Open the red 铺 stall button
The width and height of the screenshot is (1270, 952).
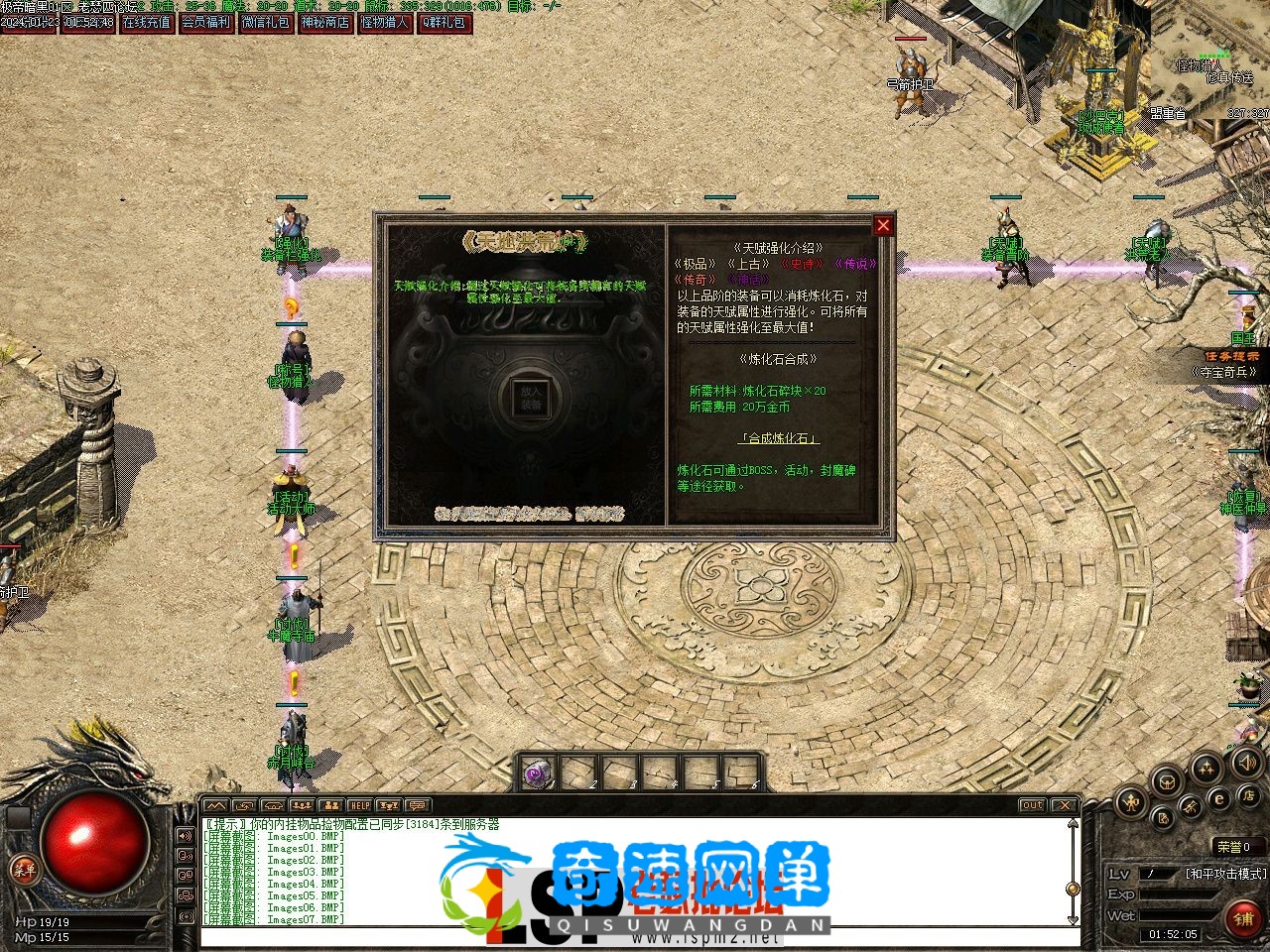coord(1243,917)
